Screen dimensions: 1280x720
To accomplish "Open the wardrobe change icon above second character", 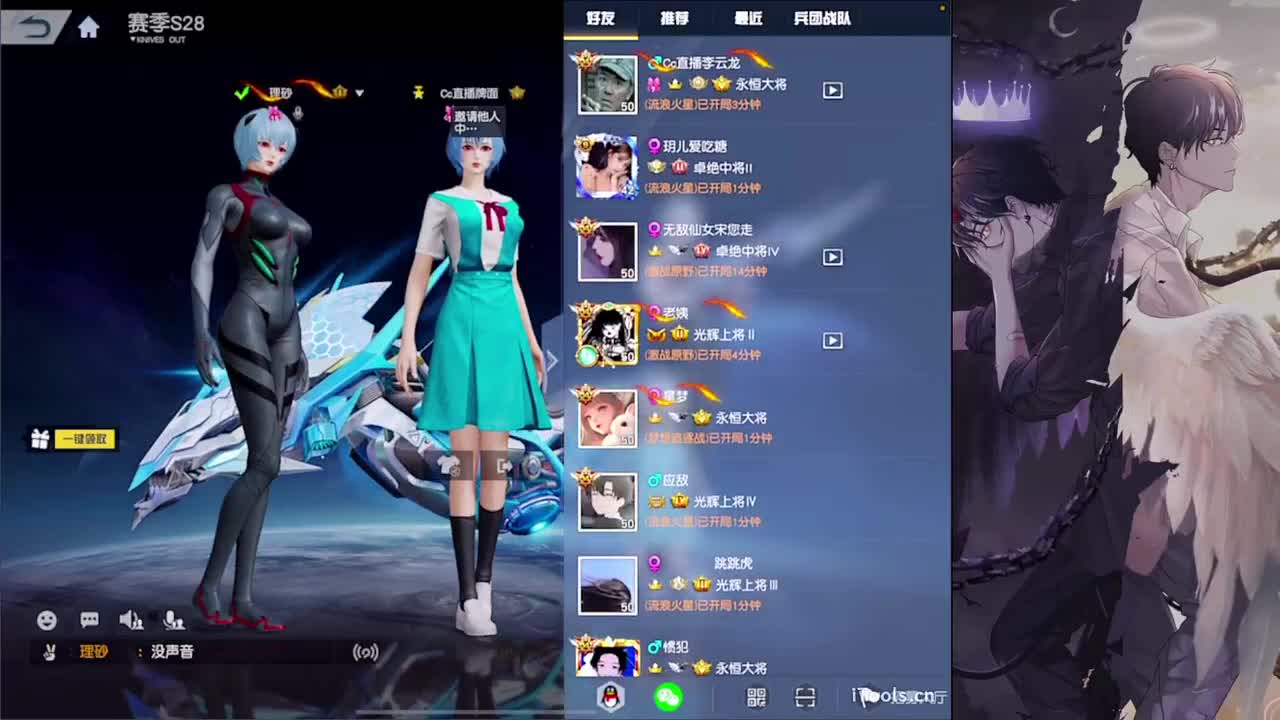I will (449, 468).
